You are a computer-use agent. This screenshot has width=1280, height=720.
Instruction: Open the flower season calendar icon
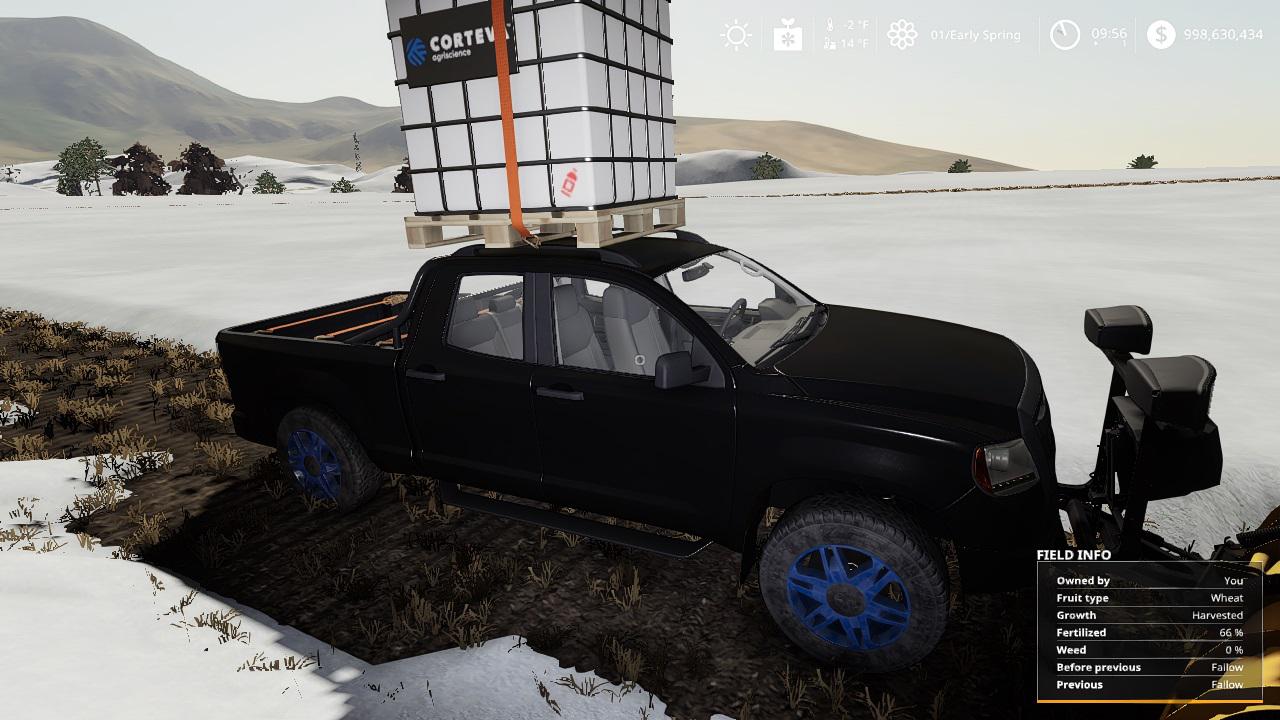(902, 35)
